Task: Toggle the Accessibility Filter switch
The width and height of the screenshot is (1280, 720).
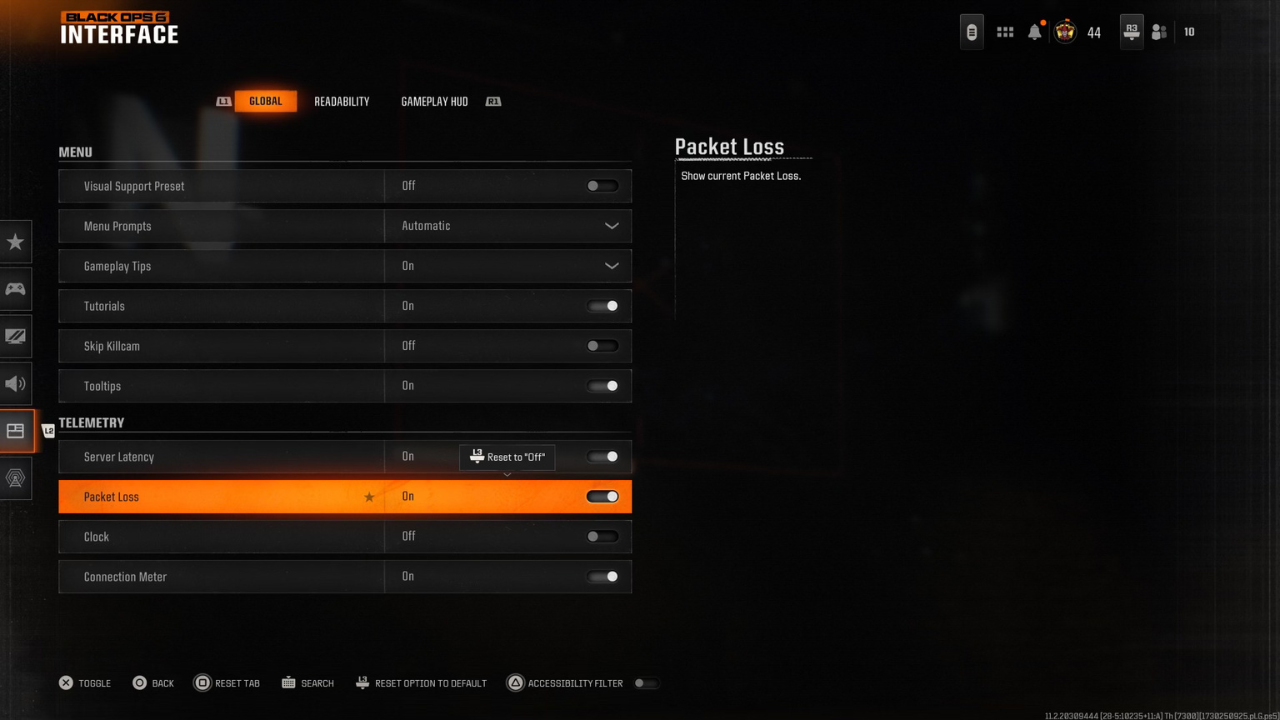Action: [x=646, y=683]
